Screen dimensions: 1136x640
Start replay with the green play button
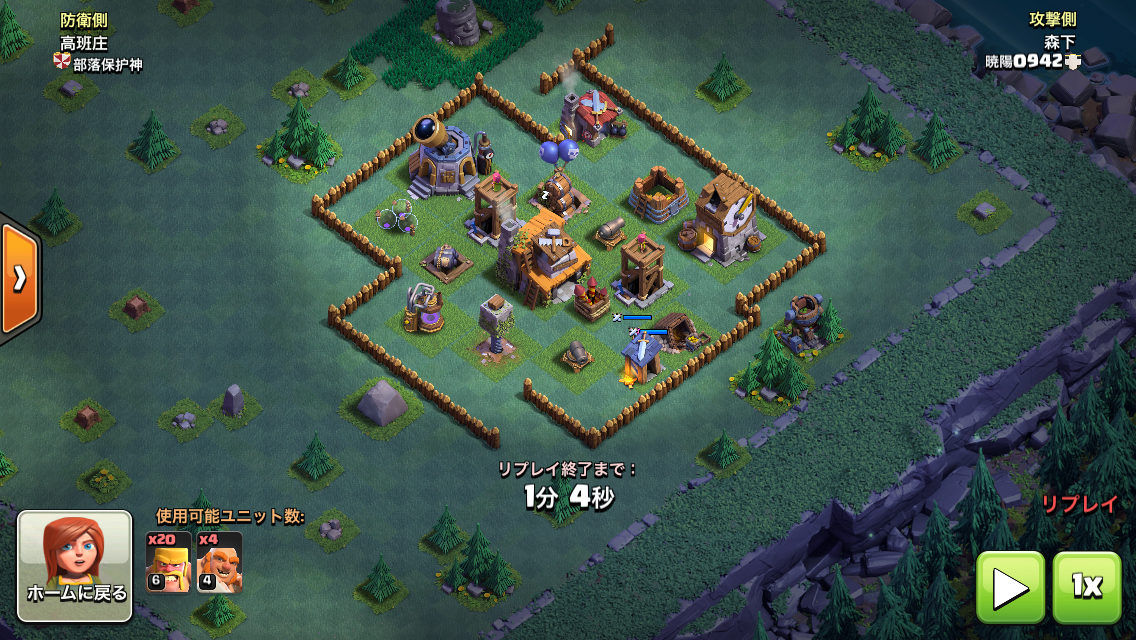[x=1010, y=587]
